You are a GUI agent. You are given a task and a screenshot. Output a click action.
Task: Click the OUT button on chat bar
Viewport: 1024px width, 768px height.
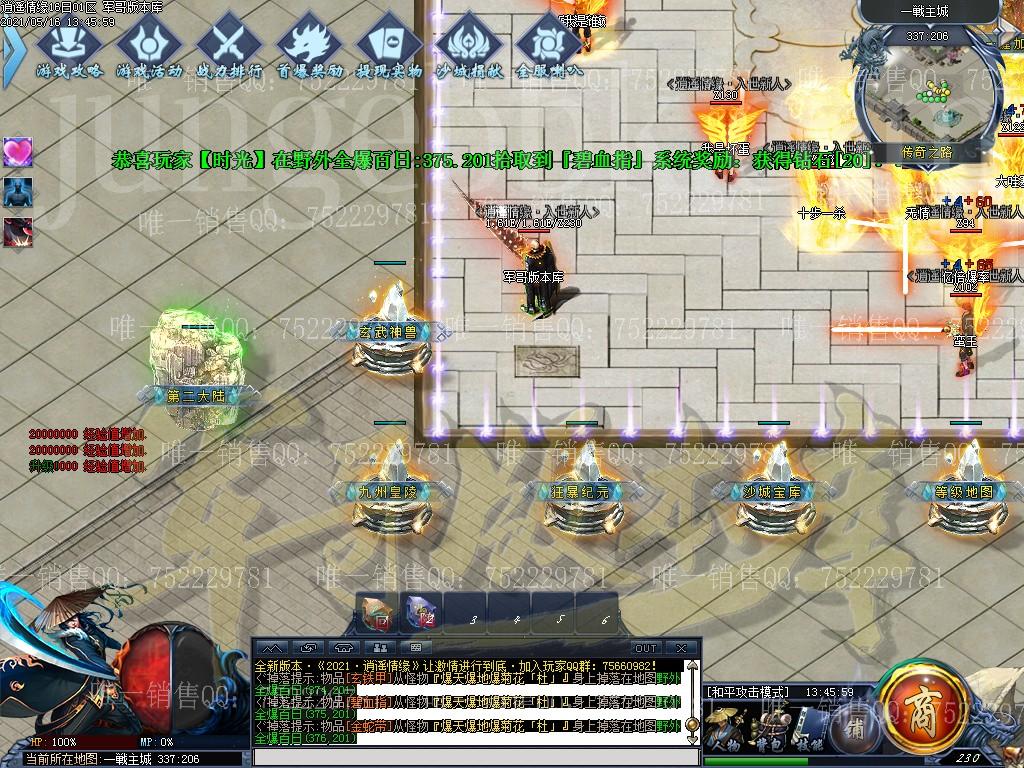(x=646, y=648)
